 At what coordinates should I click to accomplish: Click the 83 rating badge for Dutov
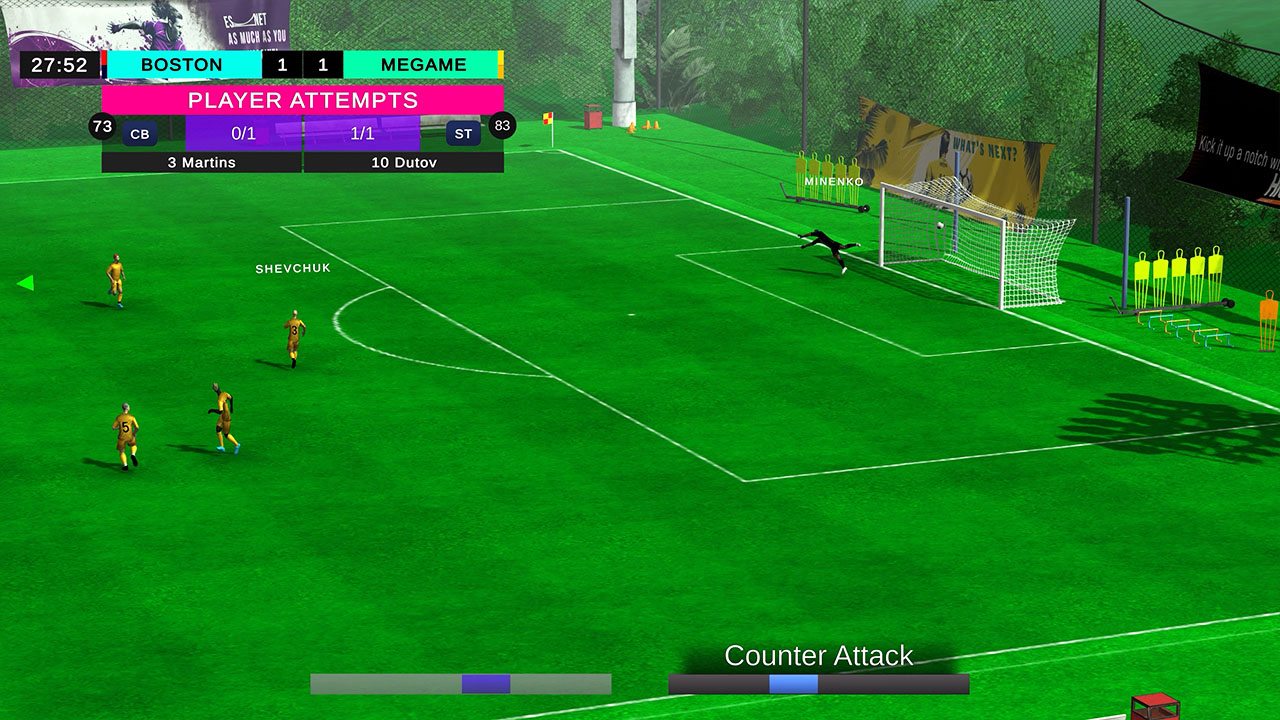coord(501,127)
